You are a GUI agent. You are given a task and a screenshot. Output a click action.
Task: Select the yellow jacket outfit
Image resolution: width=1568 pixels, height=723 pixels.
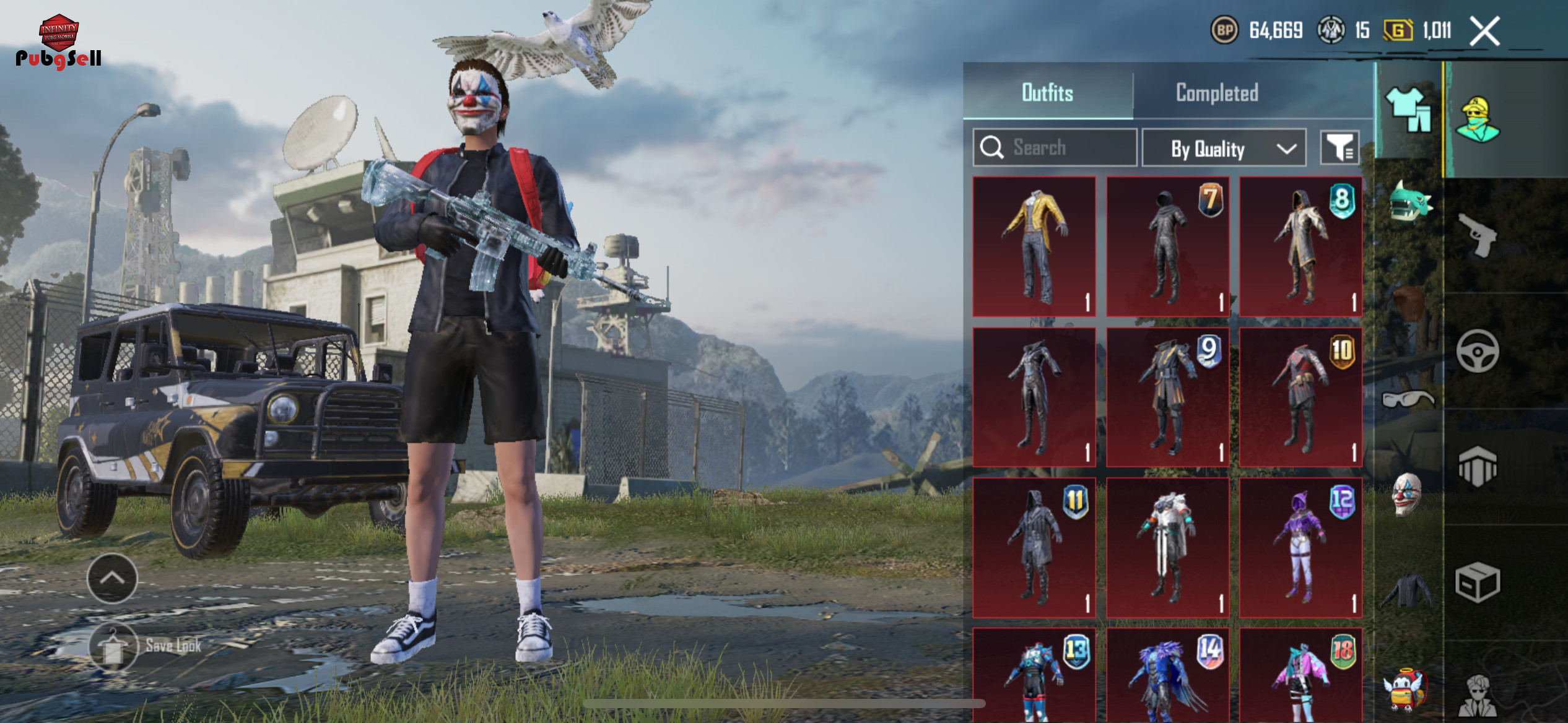click(x=1034, y=246)
